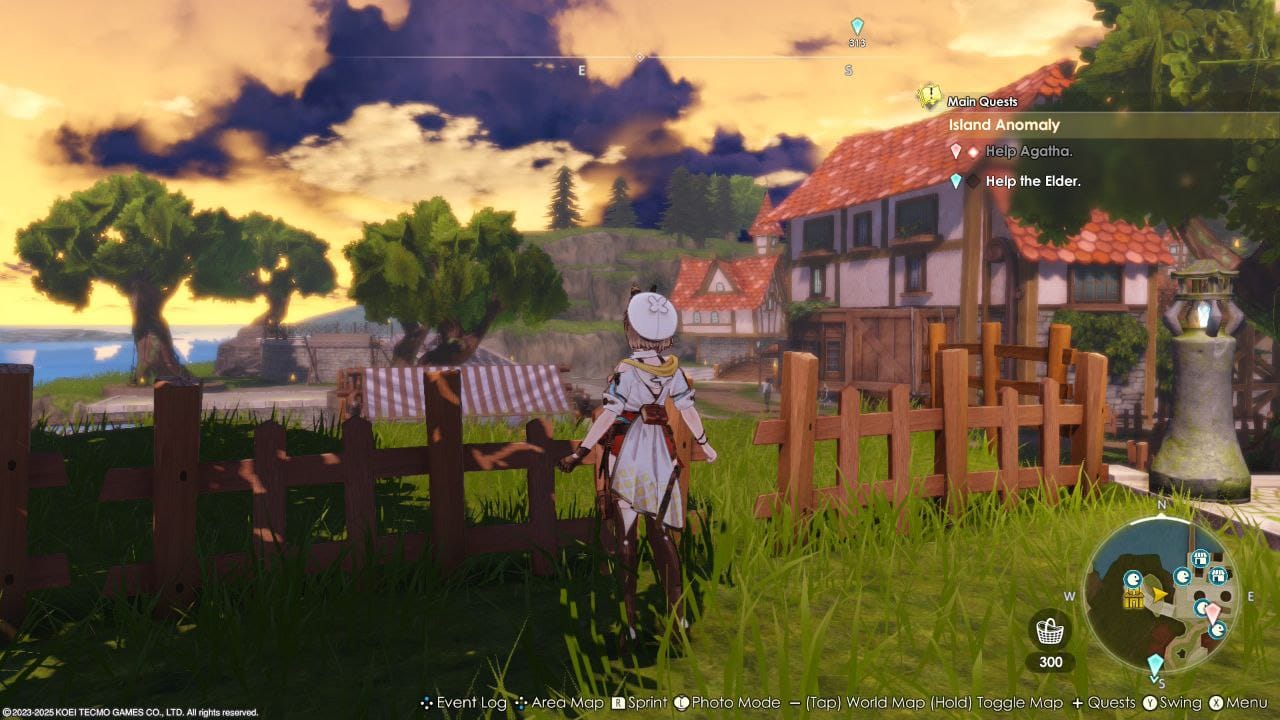1280x720 pixels.
Task: Open the Event Log
Action: coord(472,703)
